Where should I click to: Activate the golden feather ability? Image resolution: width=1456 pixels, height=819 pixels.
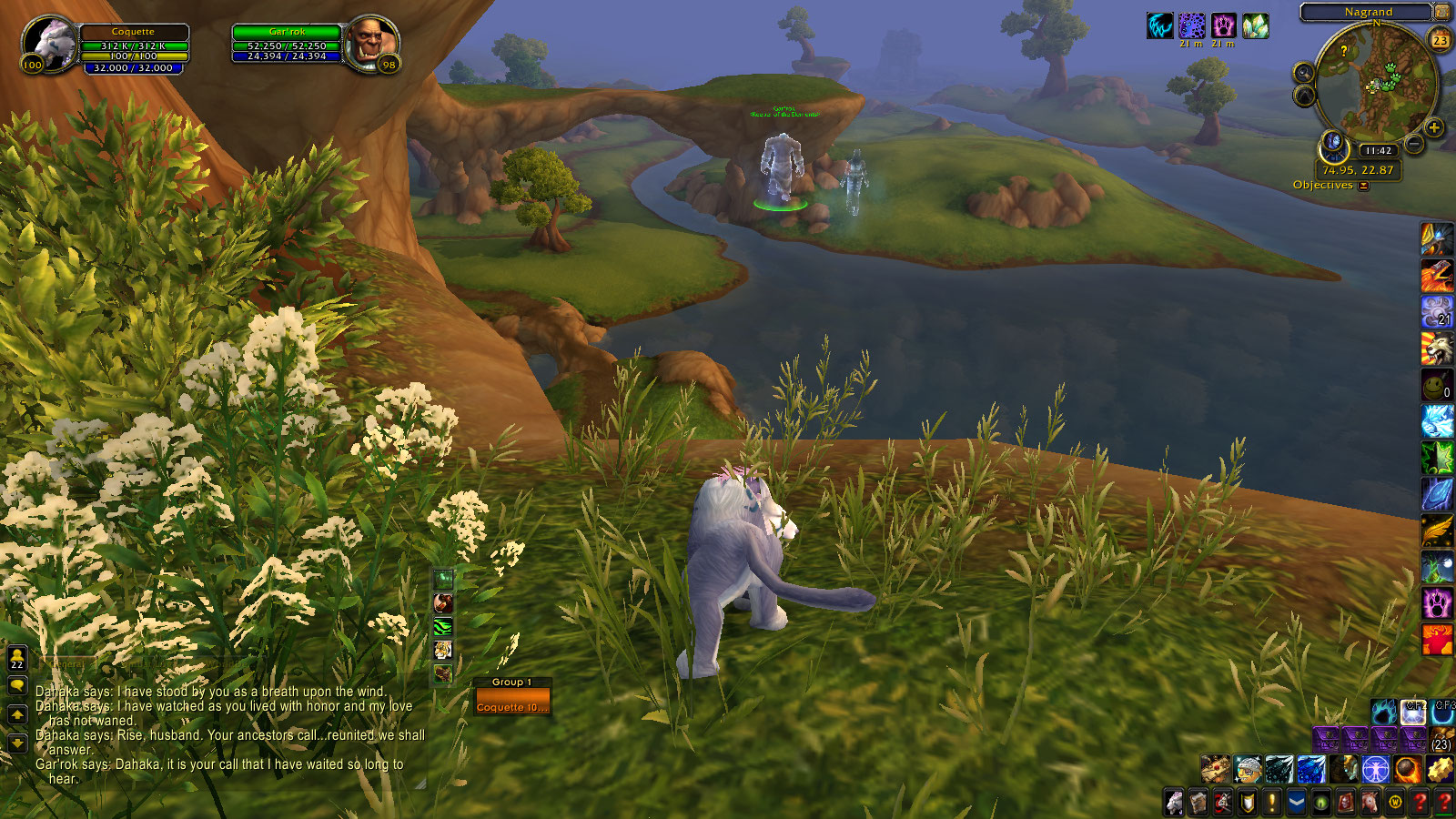pos(1437,530)
